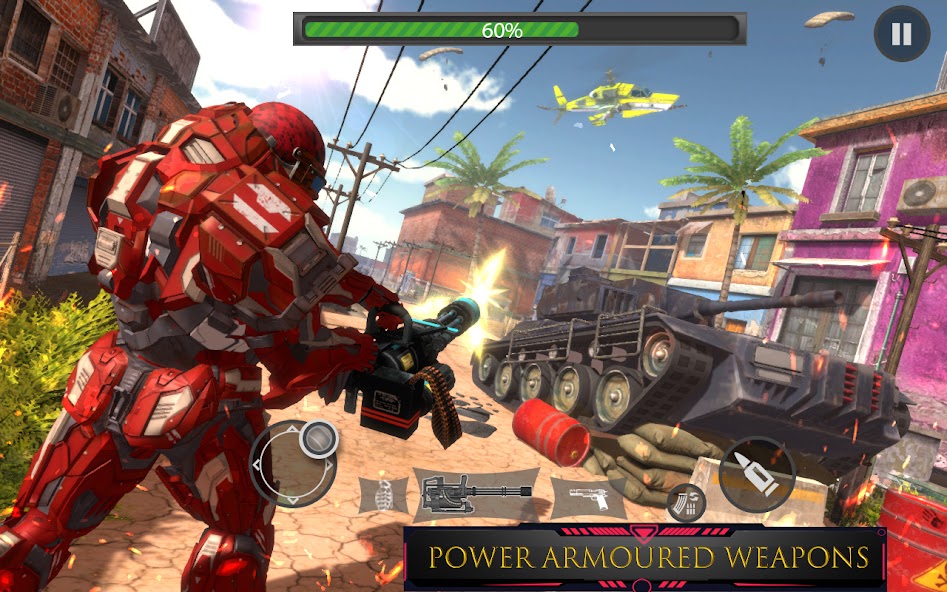Select the grenade weapon slot
Viewport: 947px width, 592px height.
coord(384,494)
